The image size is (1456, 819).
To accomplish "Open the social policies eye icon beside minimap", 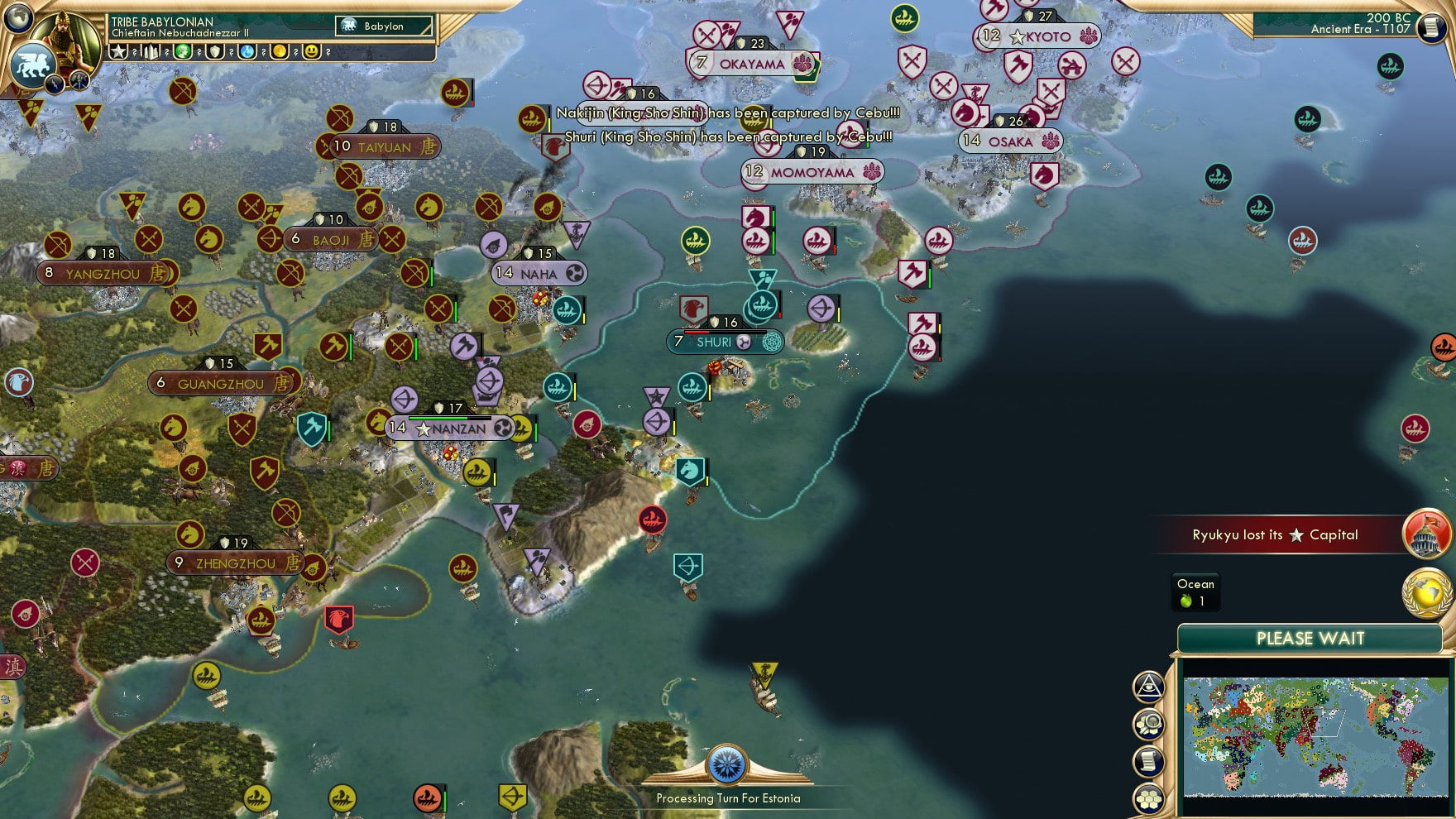I will (1149, 686).
